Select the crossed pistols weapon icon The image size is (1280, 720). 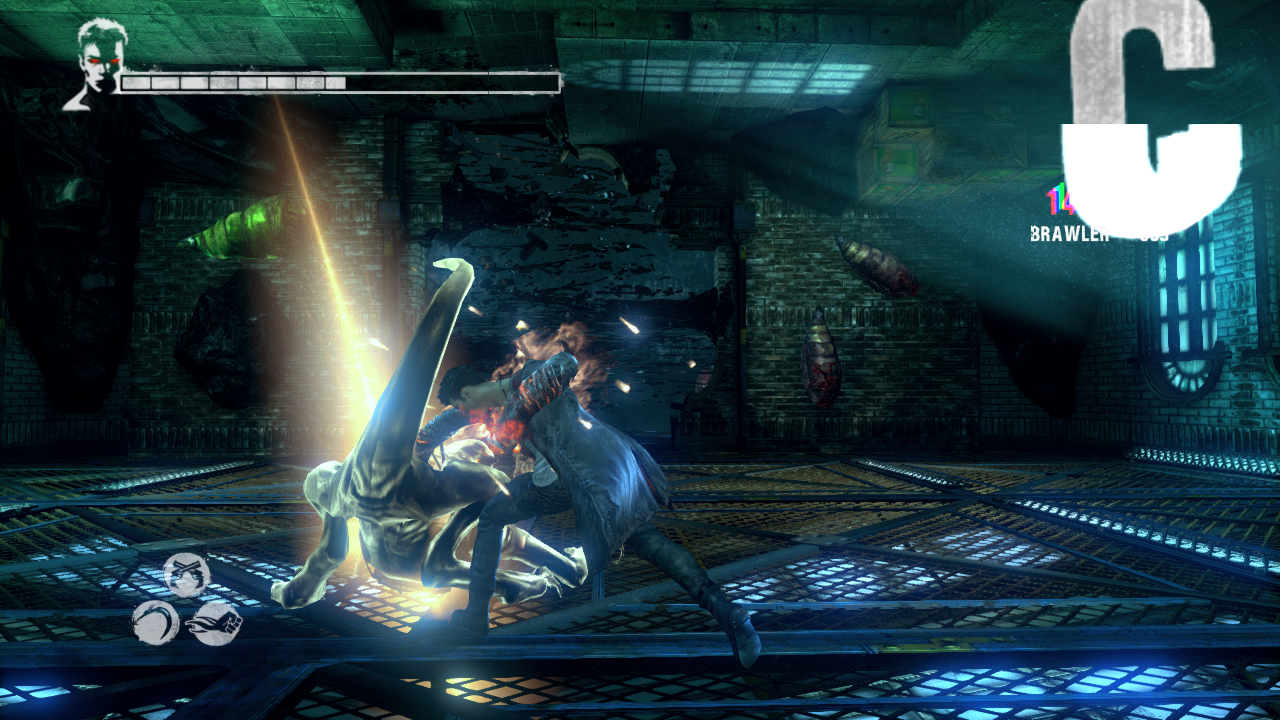coord(187,574)
